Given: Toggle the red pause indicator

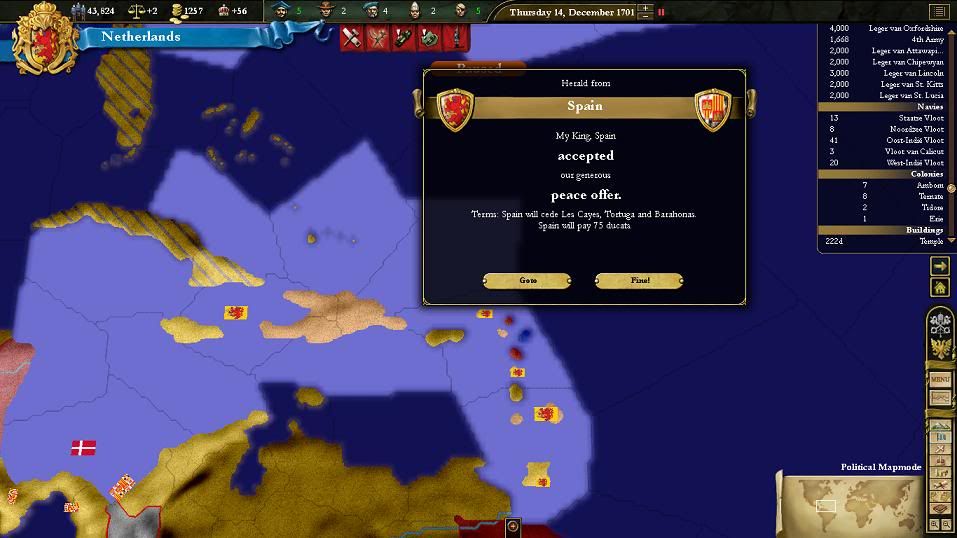Looking at the screenshot, I should pos(661,13).
